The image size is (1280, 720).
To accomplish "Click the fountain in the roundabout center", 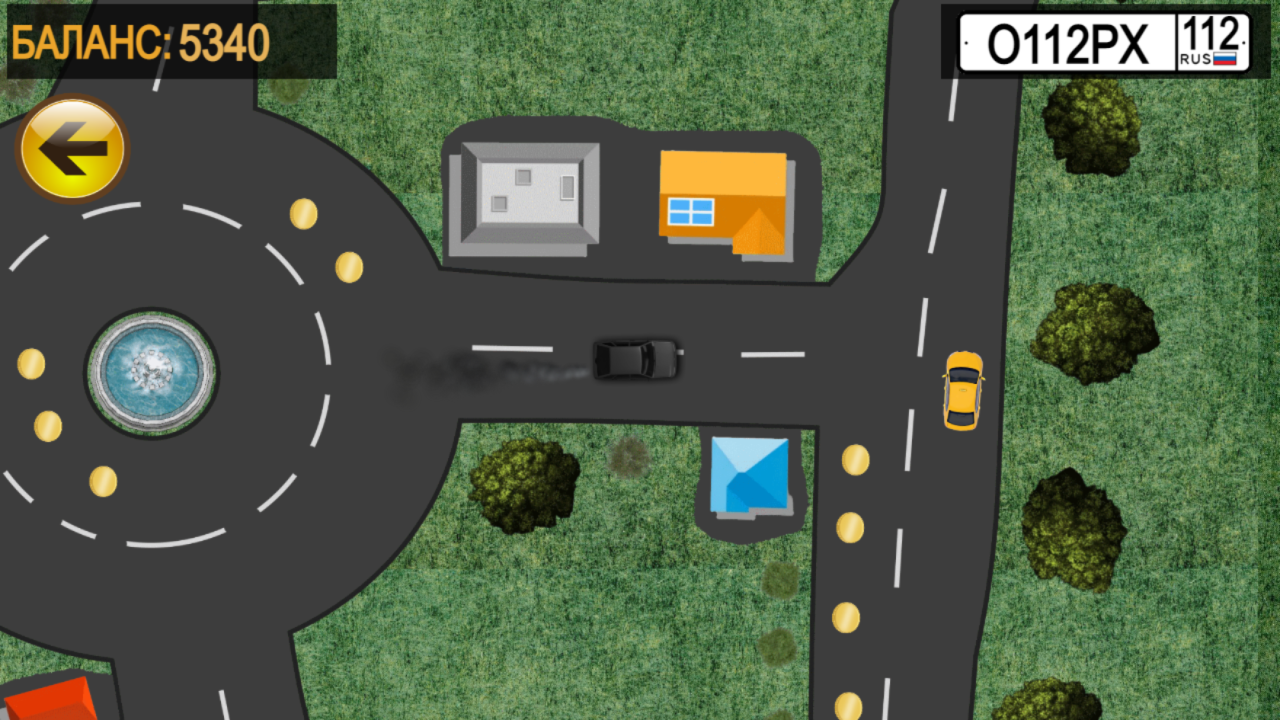I will (x=152, y=371).
